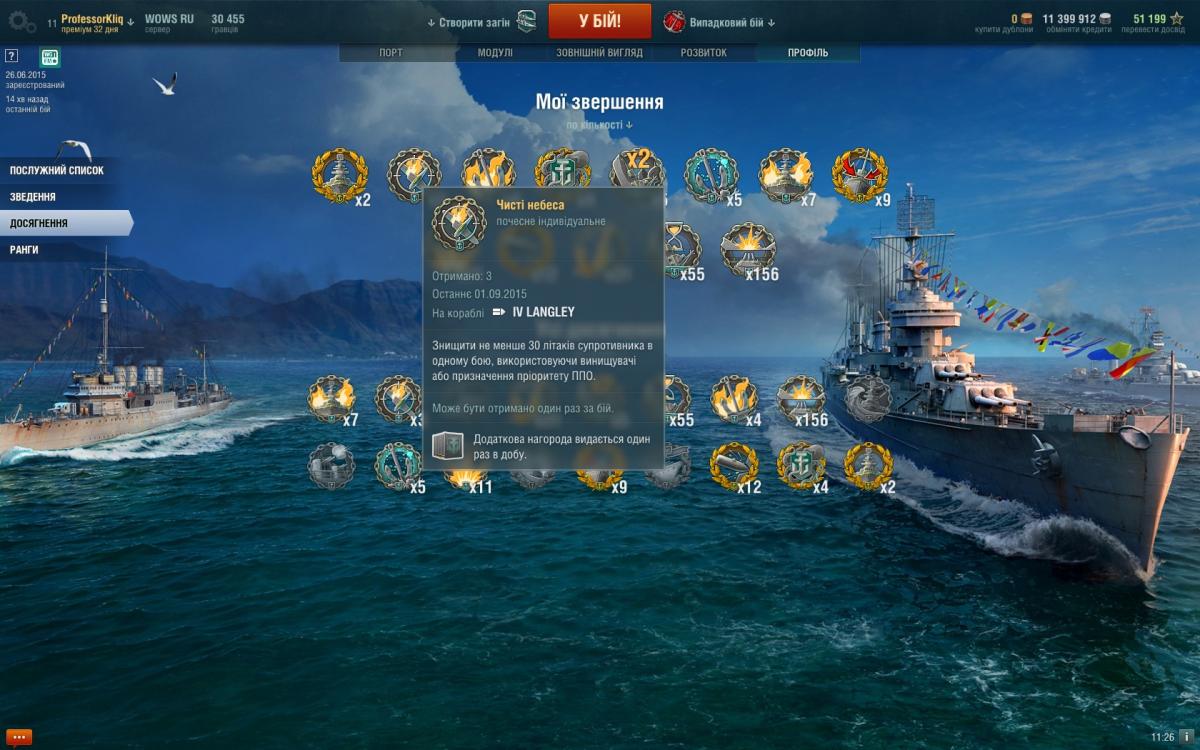Show the ЗВЕДЕННЯ profile section

[33, 197]
